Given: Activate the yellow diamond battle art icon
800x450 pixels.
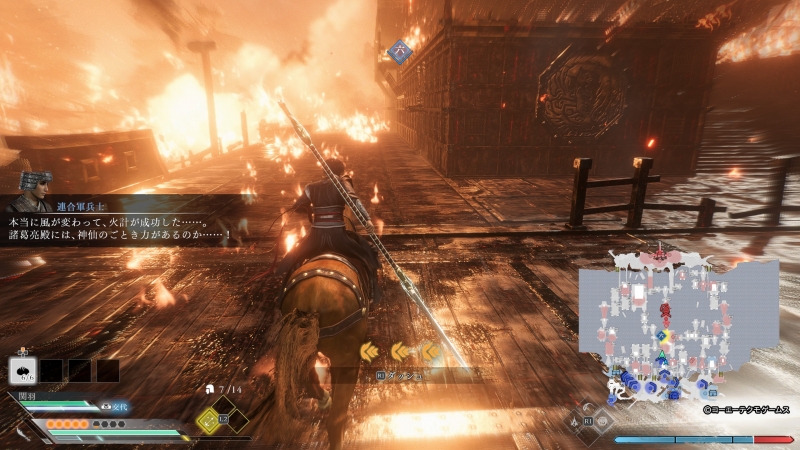Looking at the screenshot, I should point(210,419).
